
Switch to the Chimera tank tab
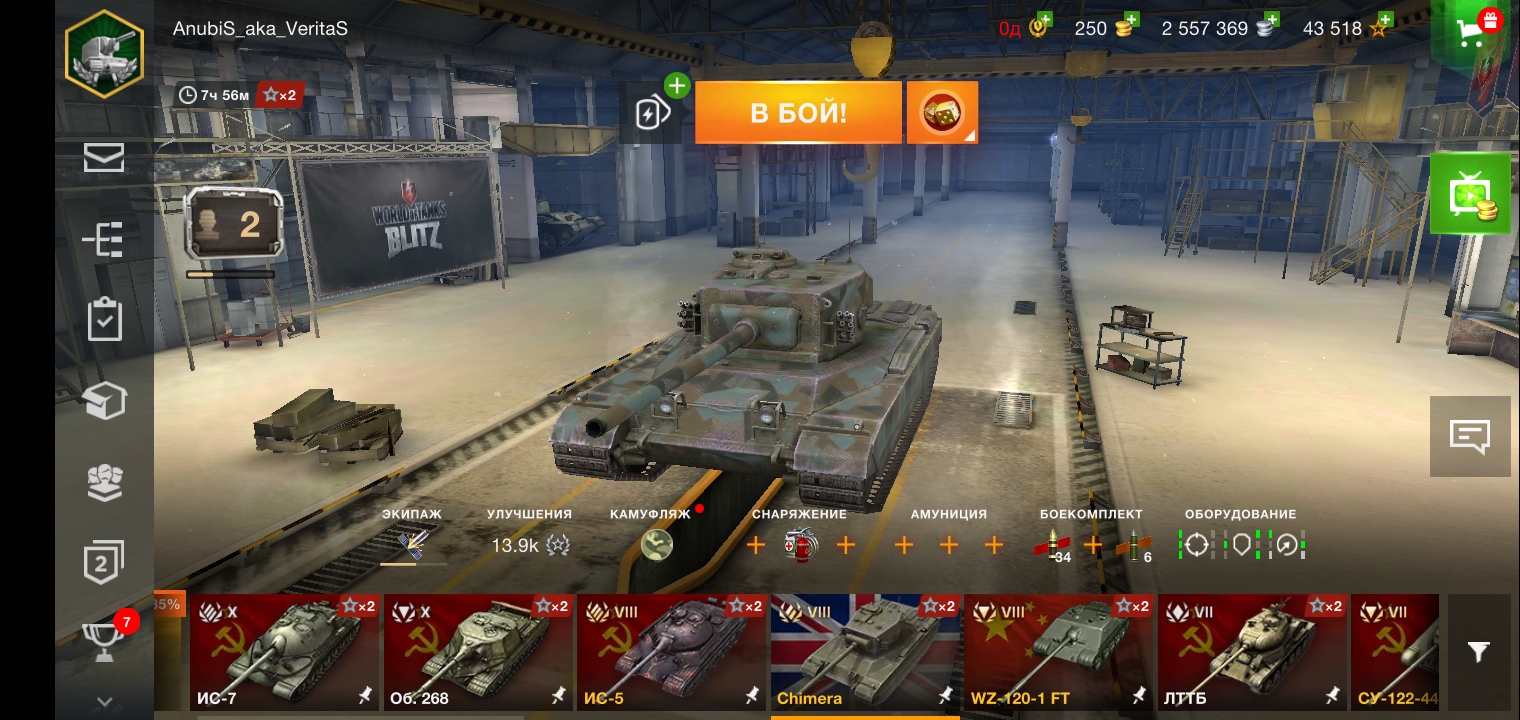tap(865, 652)
